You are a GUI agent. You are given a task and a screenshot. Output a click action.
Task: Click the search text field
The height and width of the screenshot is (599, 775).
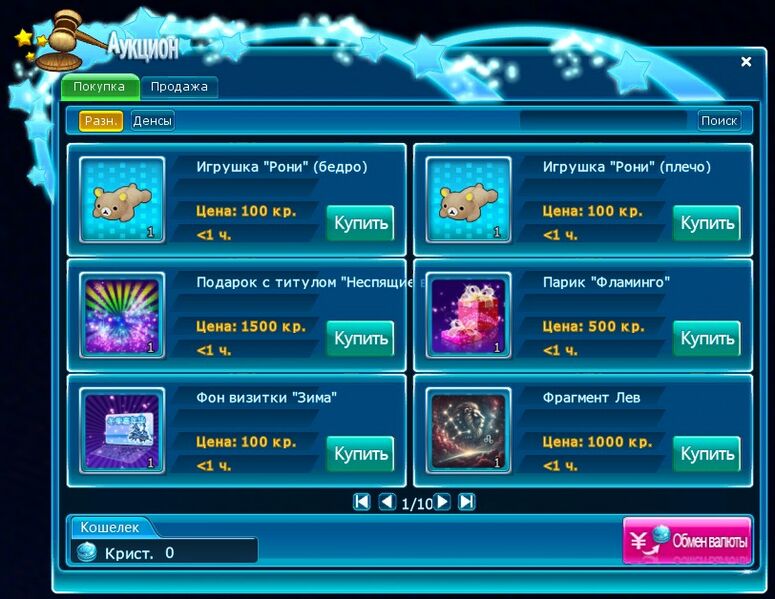[x=606, y=121]
